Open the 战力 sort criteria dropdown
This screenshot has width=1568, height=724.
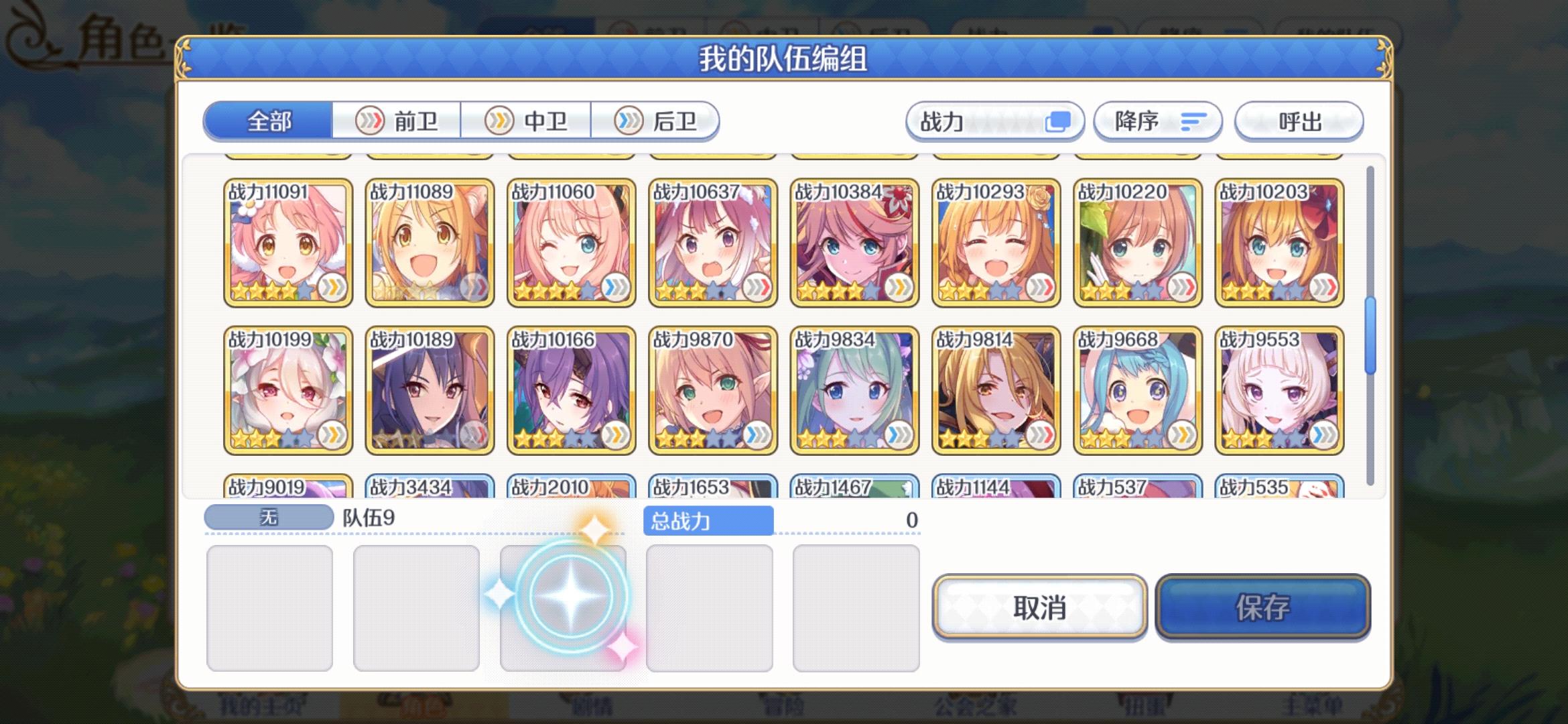[996, 121]
